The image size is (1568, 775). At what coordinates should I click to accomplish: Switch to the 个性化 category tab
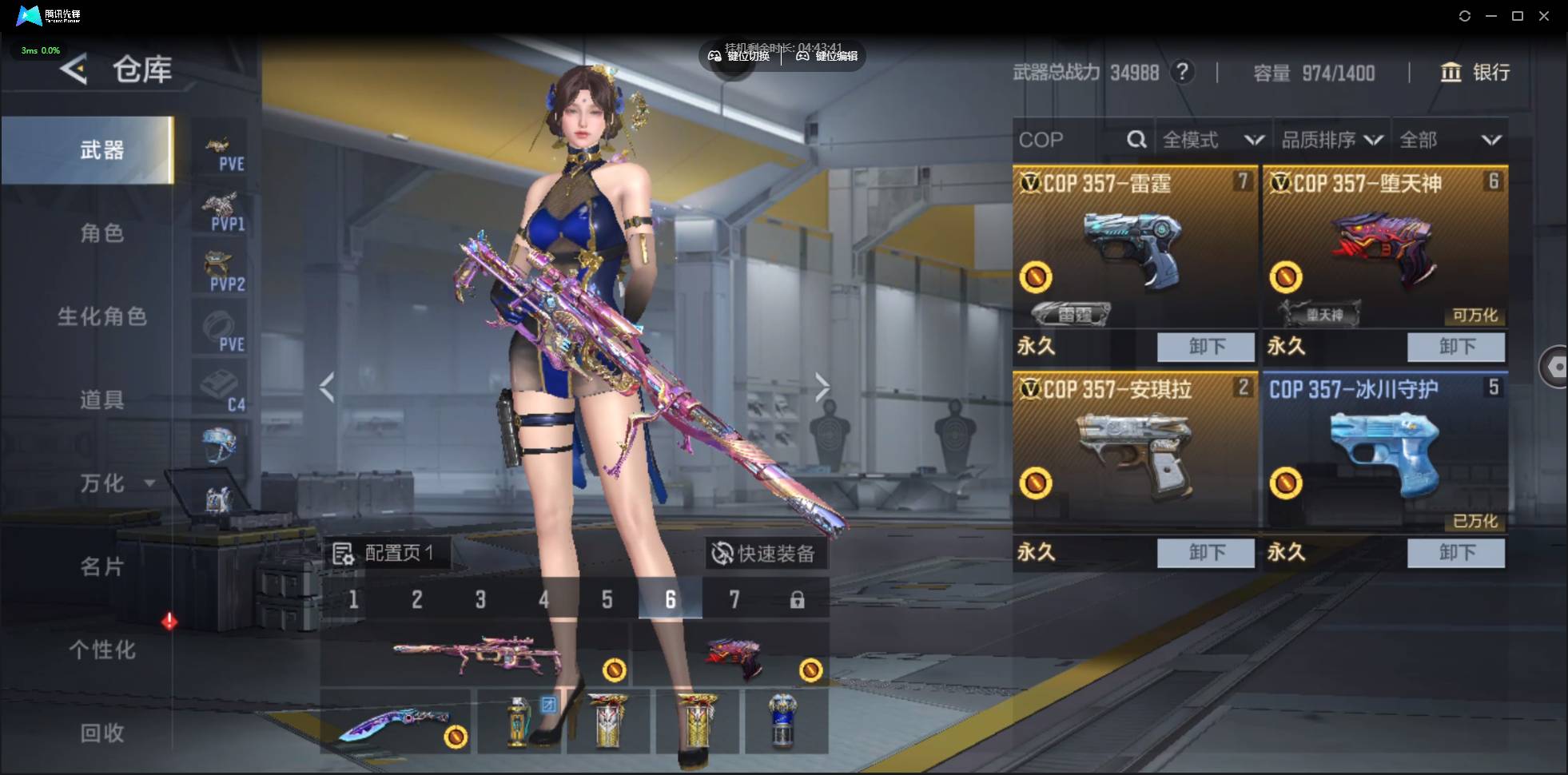coord(101,650)
